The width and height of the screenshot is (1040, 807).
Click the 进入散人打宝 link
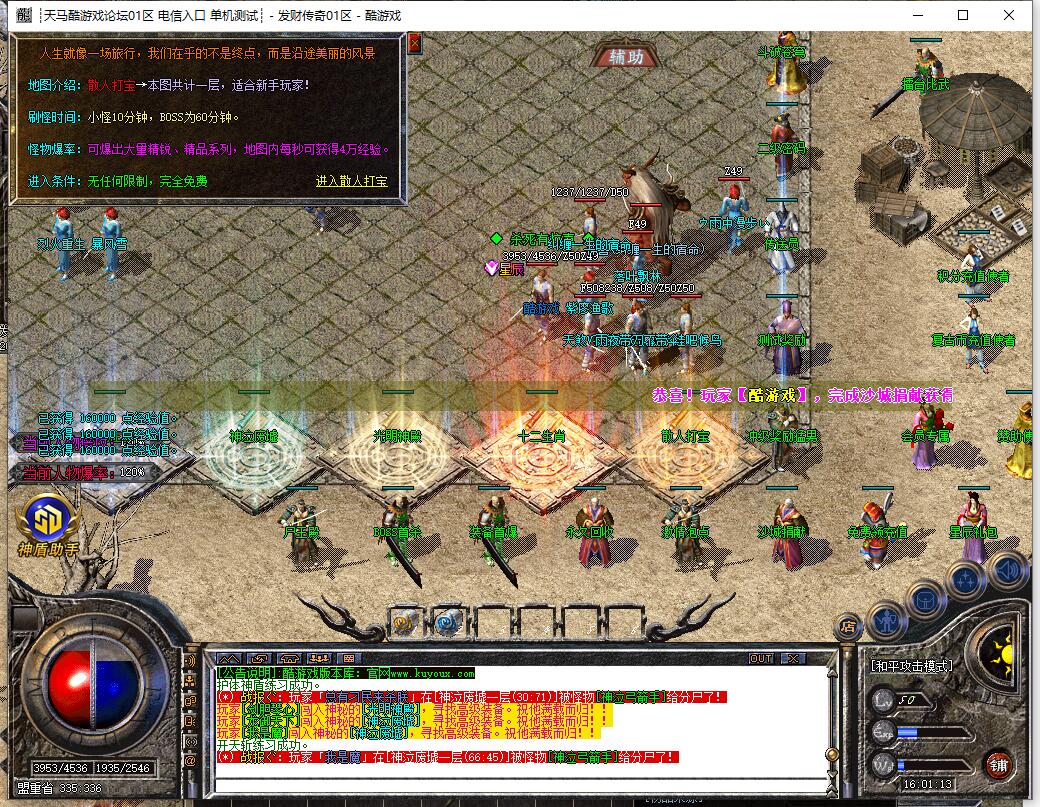(x=351, y=181)
